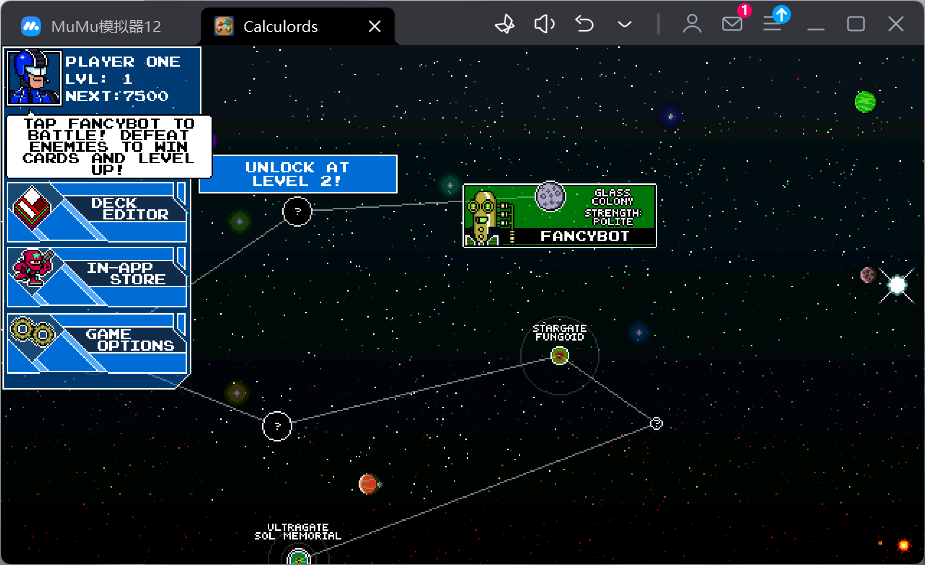925x565 pixels.
Task: Open the In-App Store
Action: [x=97, y=276]
